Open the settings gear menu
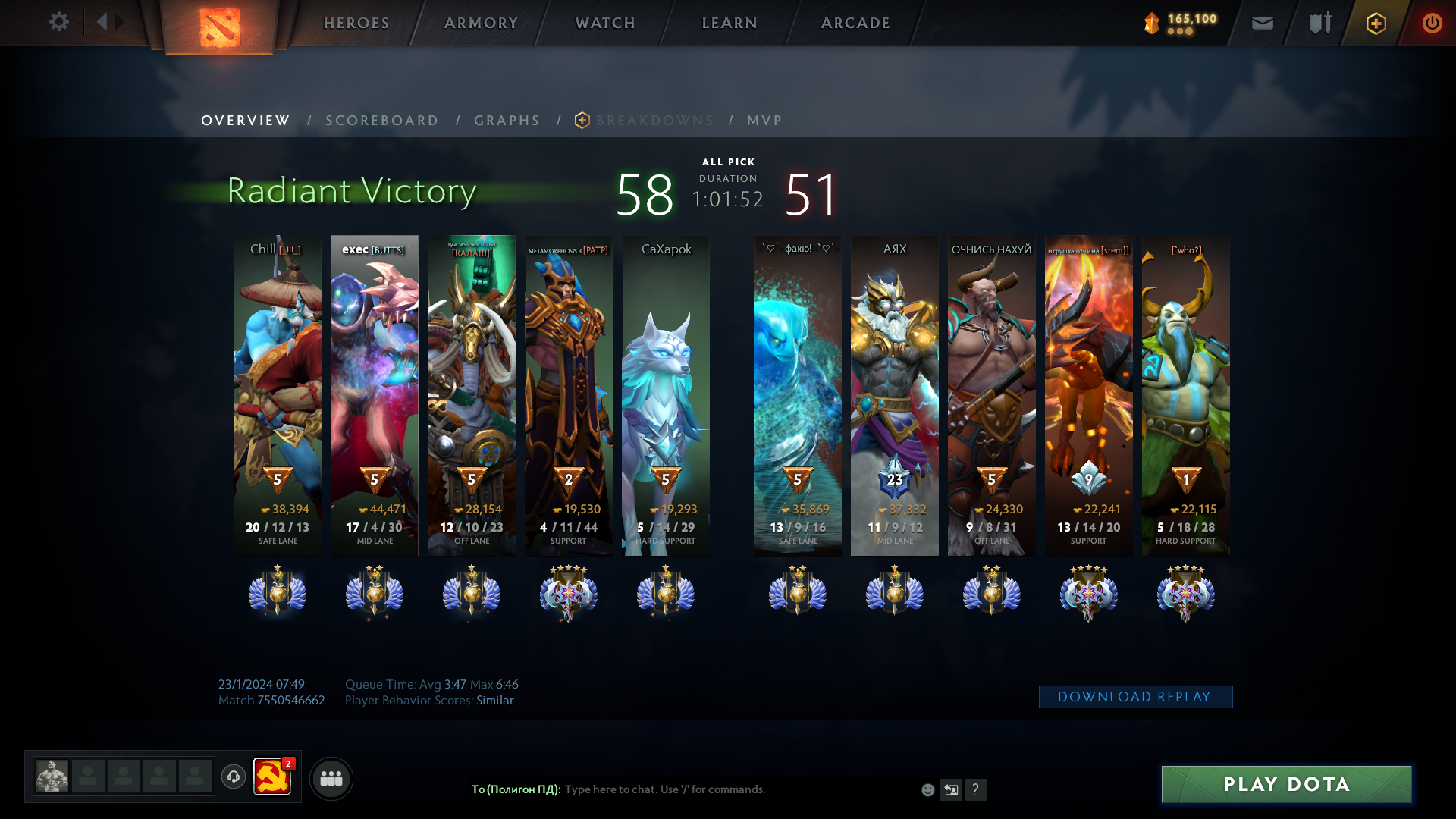The width and height of the screenshot is (1456, 819). 58,22
